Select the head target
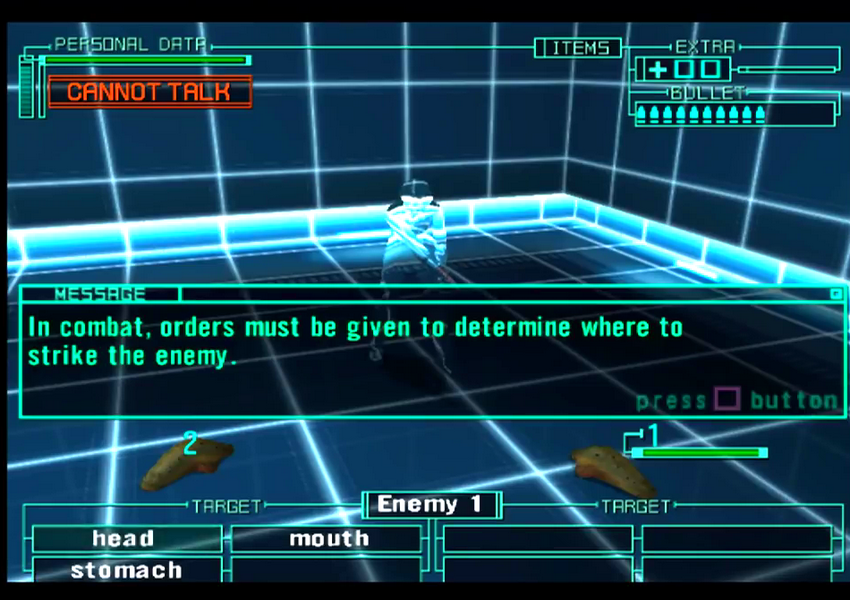 124,539
